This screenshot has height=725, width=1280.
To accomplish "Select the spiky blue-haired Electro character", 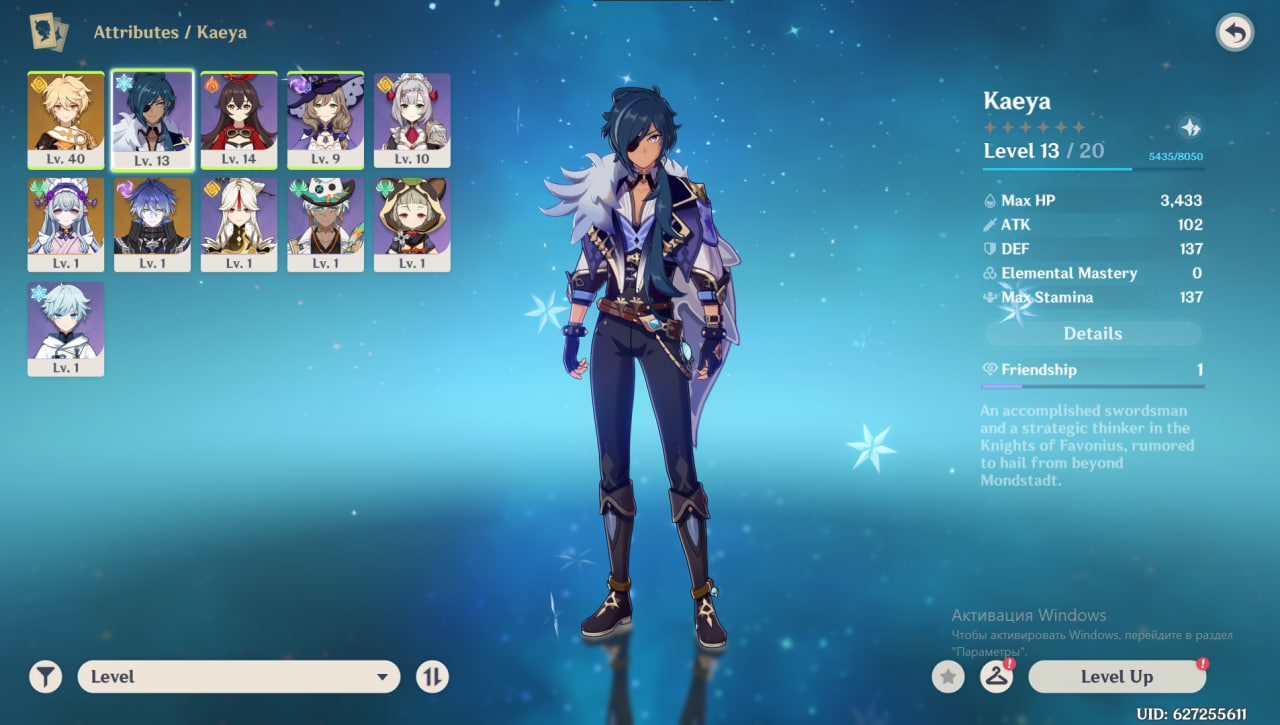I will pos(152,224).
